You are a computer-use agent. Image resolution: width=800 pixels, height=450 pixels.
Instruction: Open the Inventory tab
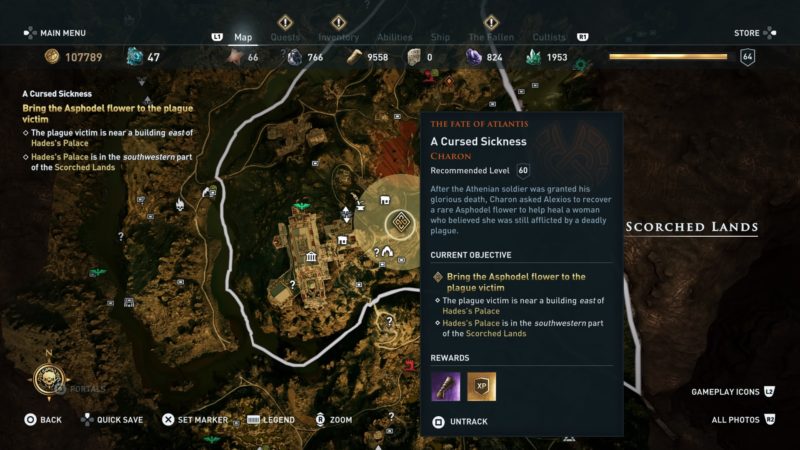(338, 37)
